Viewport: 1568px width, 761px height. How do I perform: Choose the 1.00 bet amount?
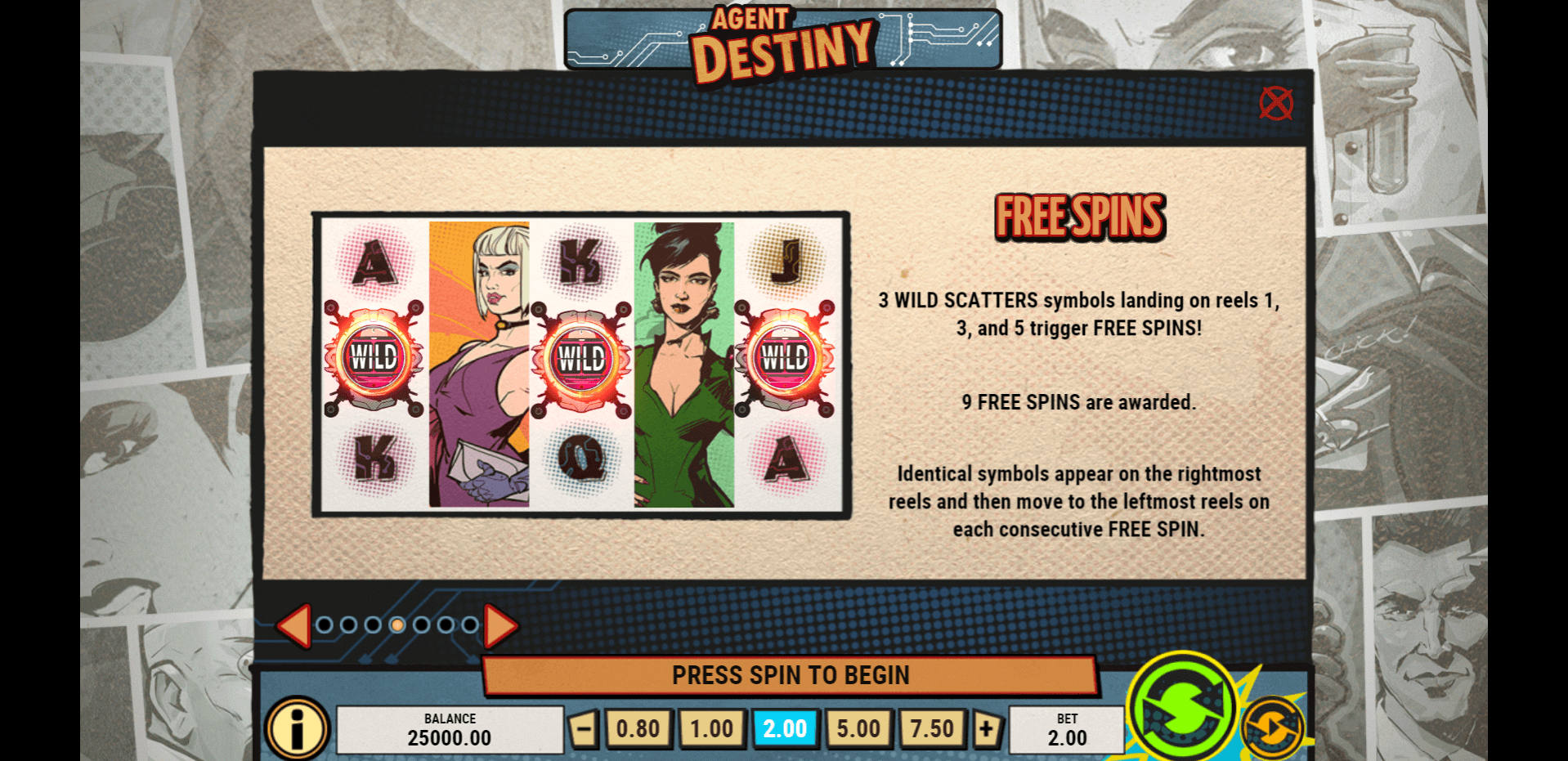point(711,728)
